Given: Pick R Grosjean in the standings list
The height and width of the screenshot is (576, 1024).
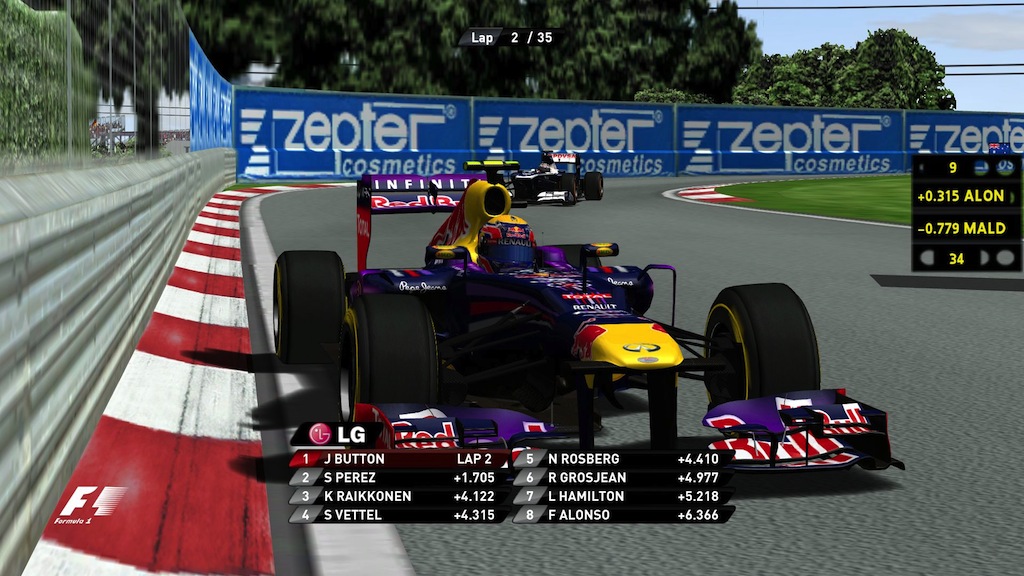Looking at the screenshot, I should click(x=622, y=478).
